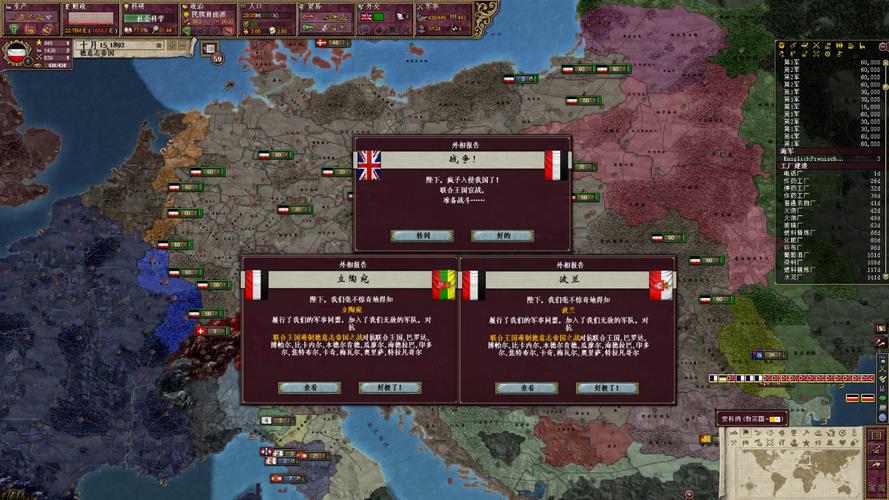
Task: Click 查看 in the 立陶宛 report
Action: pyautogui.click(x=304, y=387)
